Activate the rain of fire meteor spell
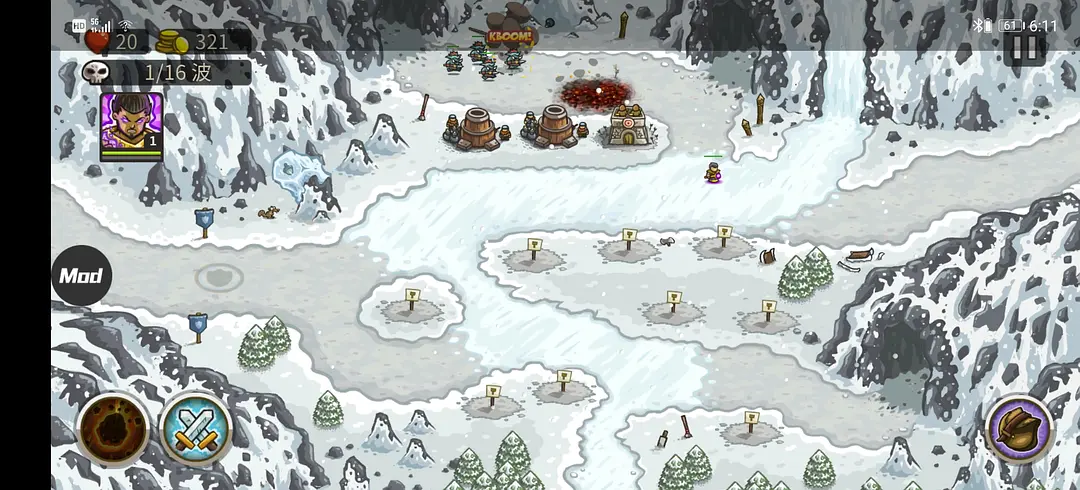Screen dimensions: 1080x490 point(114,429)
